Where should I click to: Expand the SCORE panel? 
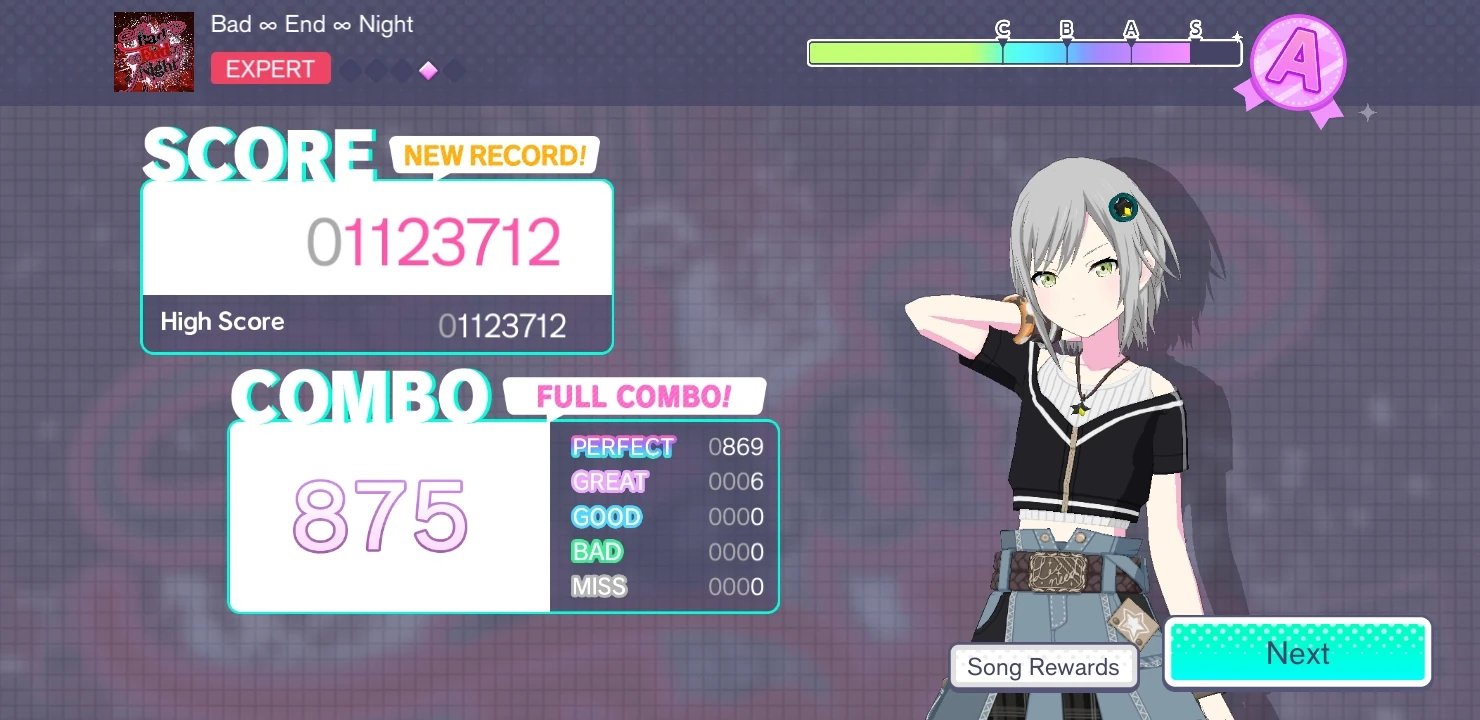click(377, 240)
